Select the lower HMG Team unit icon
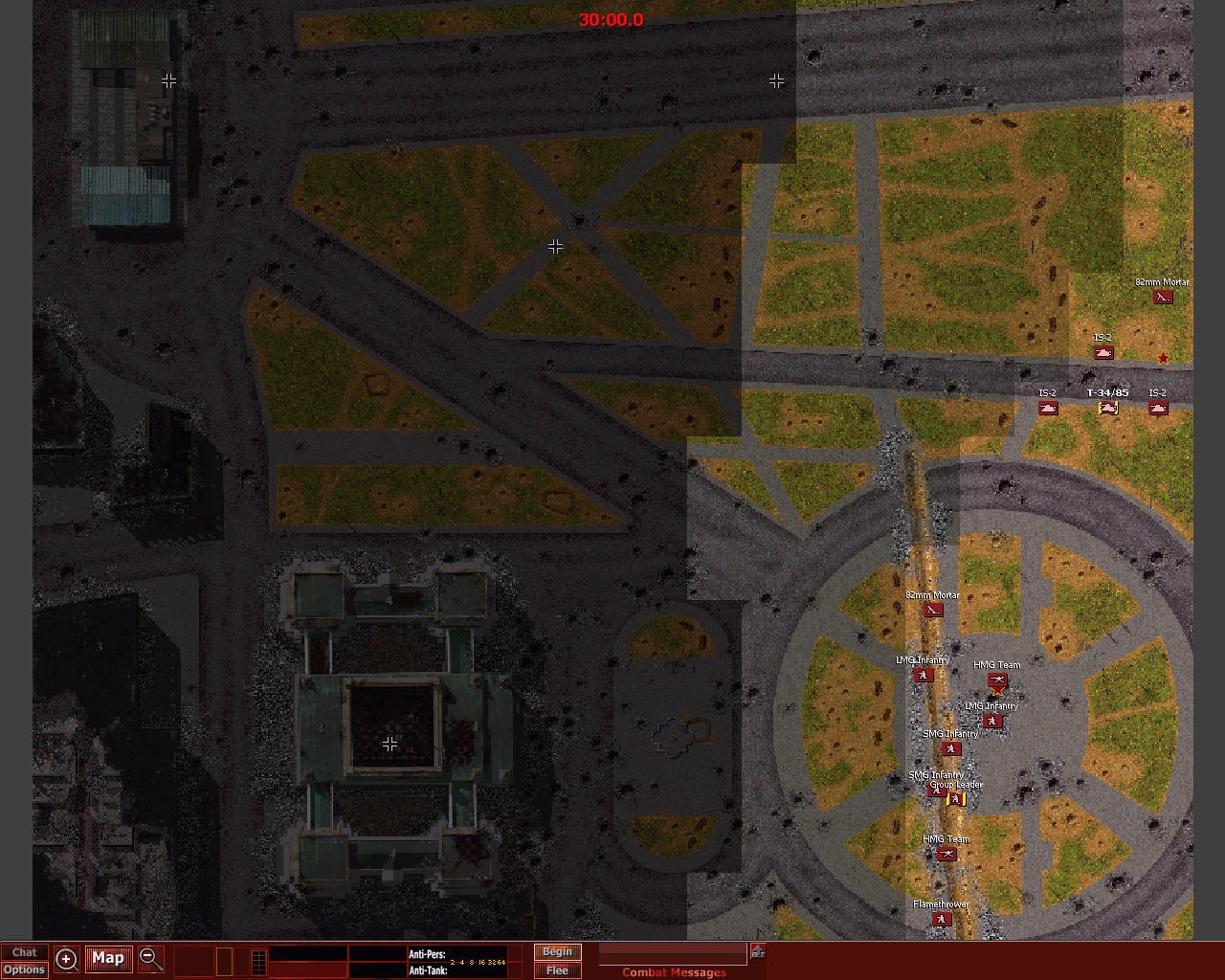Screen dimensions: 1225x980 click(x=947, y=854)
